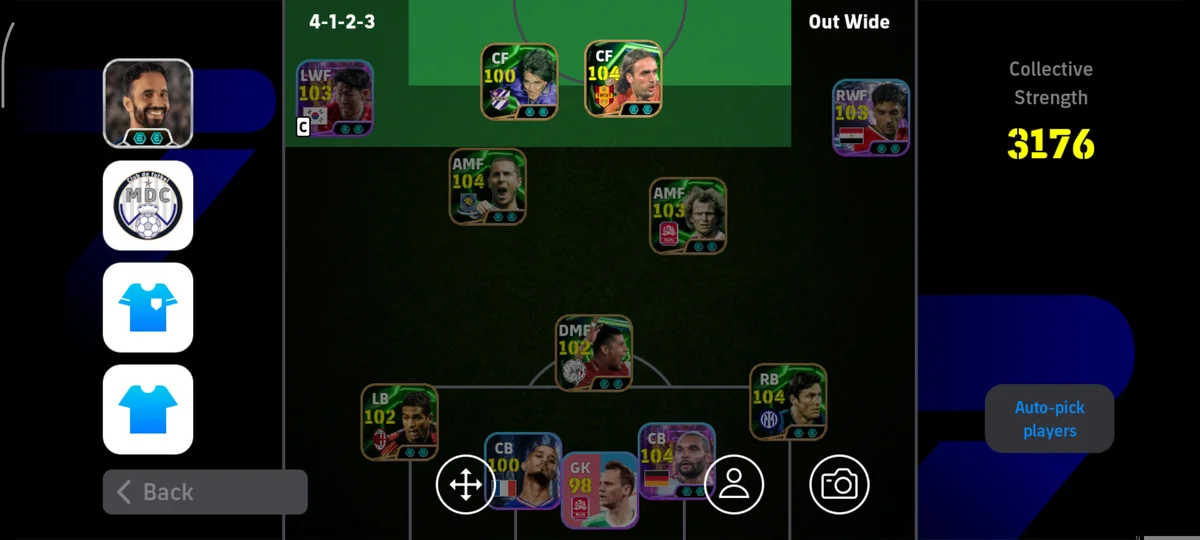The image size is (1200, 540).
Task: Select the LB 102 player card
Action: point(399,422)
